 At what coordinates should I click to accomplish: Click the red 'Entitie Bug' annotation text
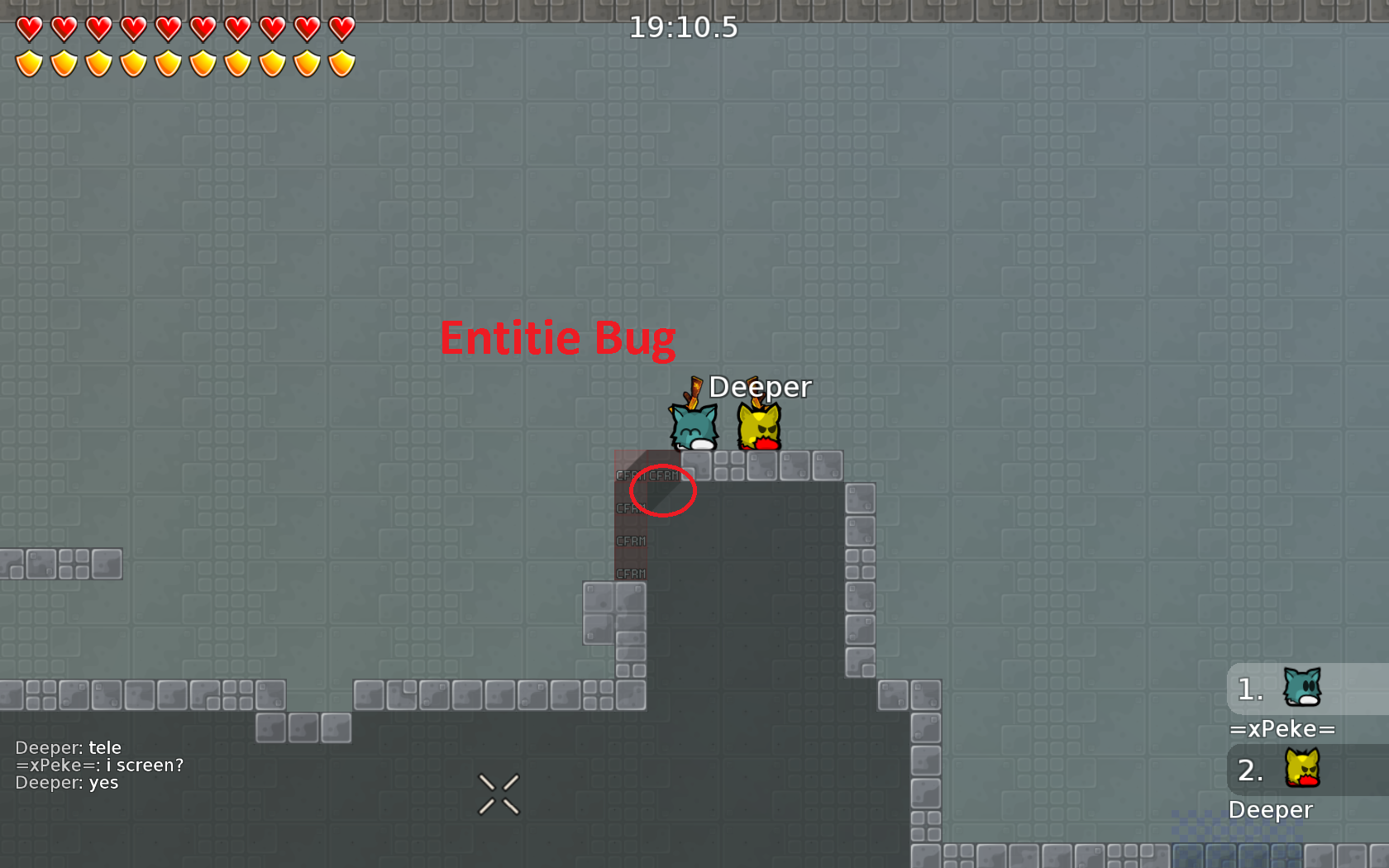[558, 337]
